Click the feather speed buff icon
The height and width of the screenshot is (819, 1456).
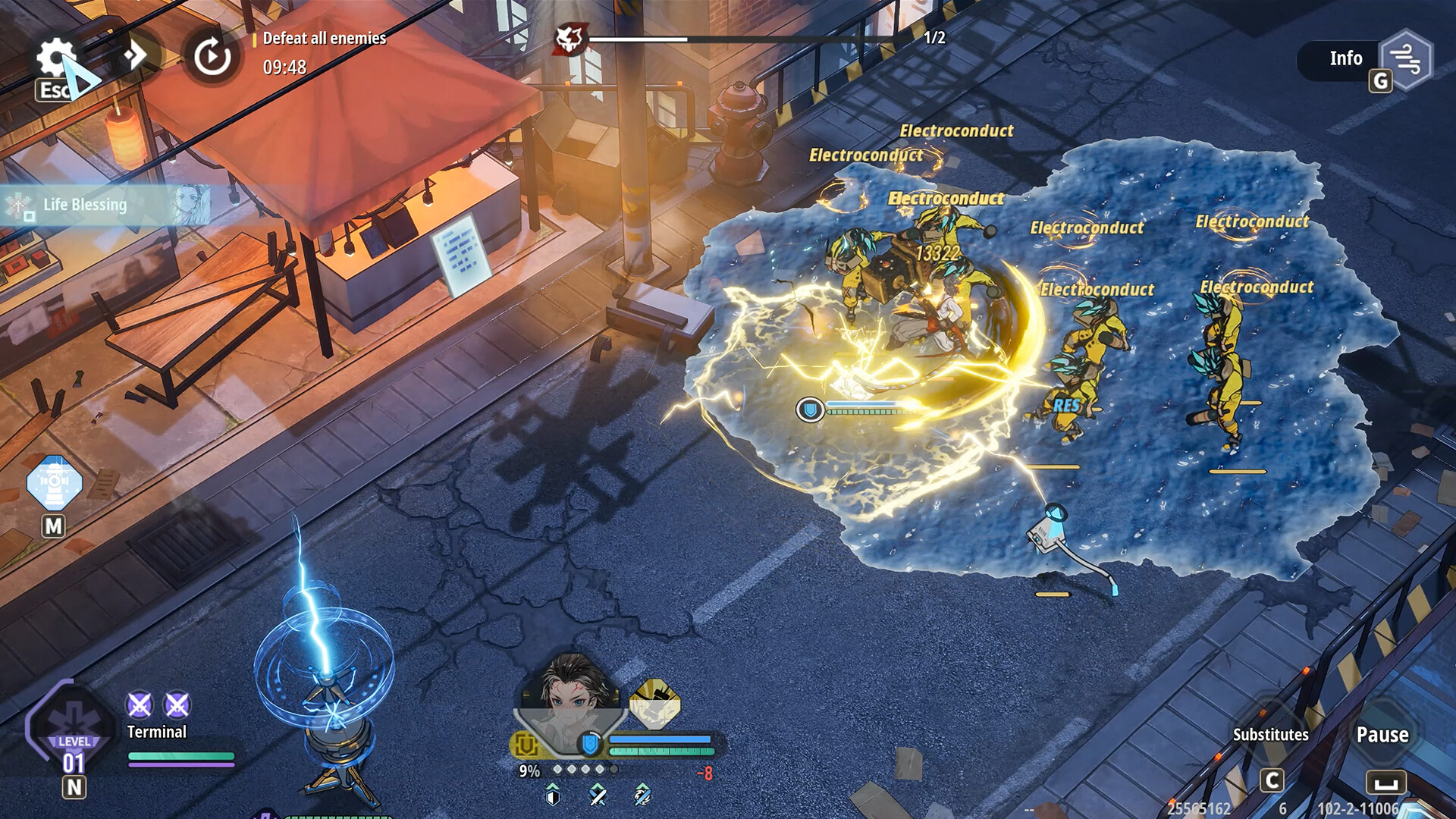[x=641, y=796]
